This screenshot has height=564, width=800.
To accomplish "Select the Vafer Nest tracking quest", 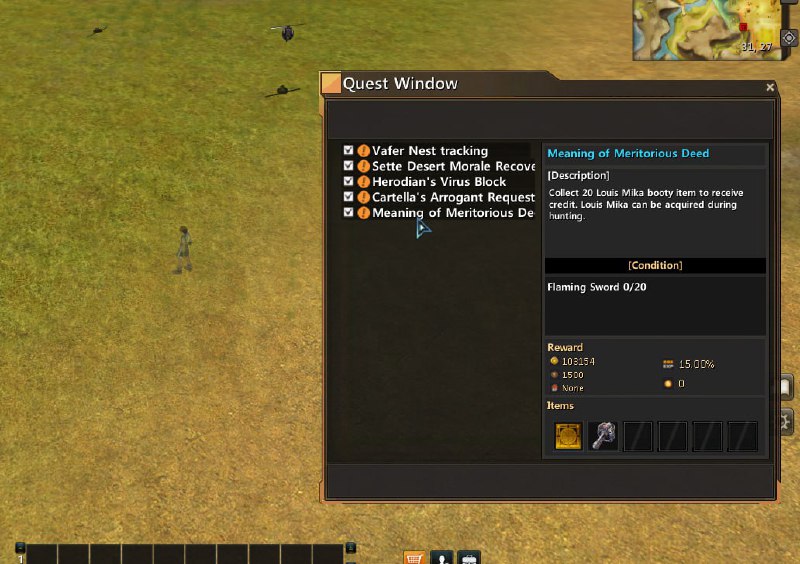I will pos(430,151).
